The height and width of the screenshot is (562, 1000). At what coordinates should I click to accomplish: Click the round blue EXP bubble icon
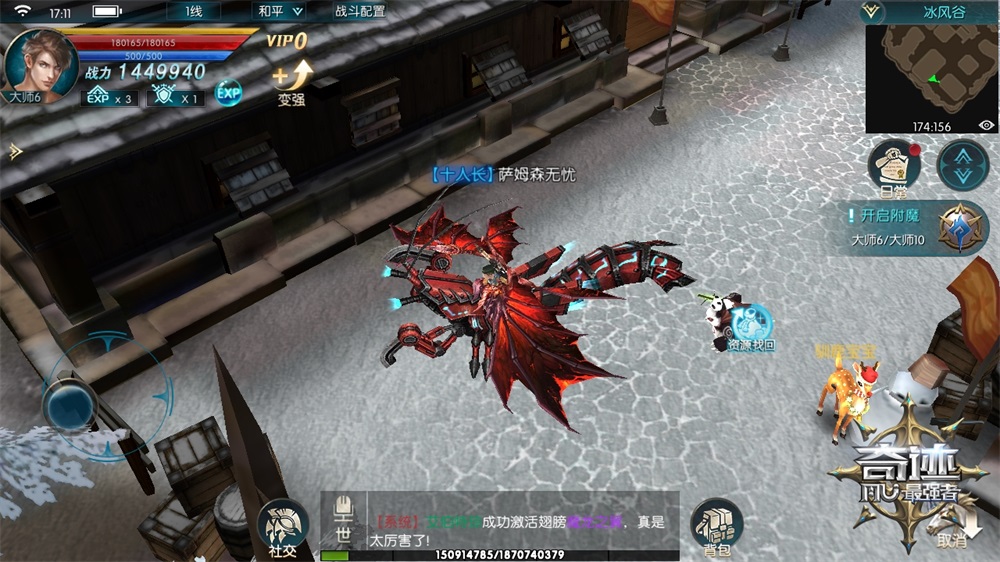(229, 93)
